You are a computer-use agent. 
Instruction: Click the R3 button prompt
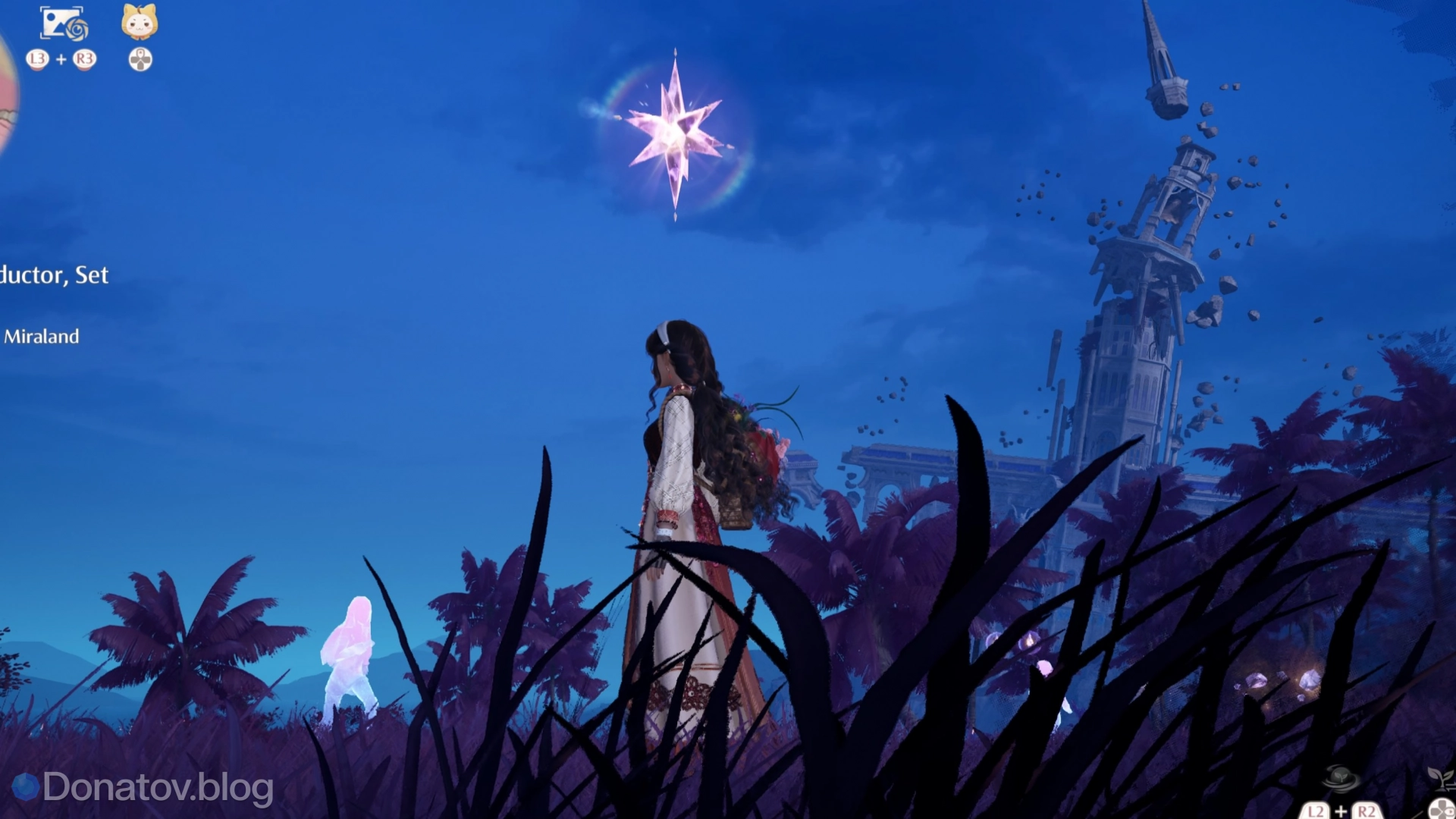coord(83,60)
